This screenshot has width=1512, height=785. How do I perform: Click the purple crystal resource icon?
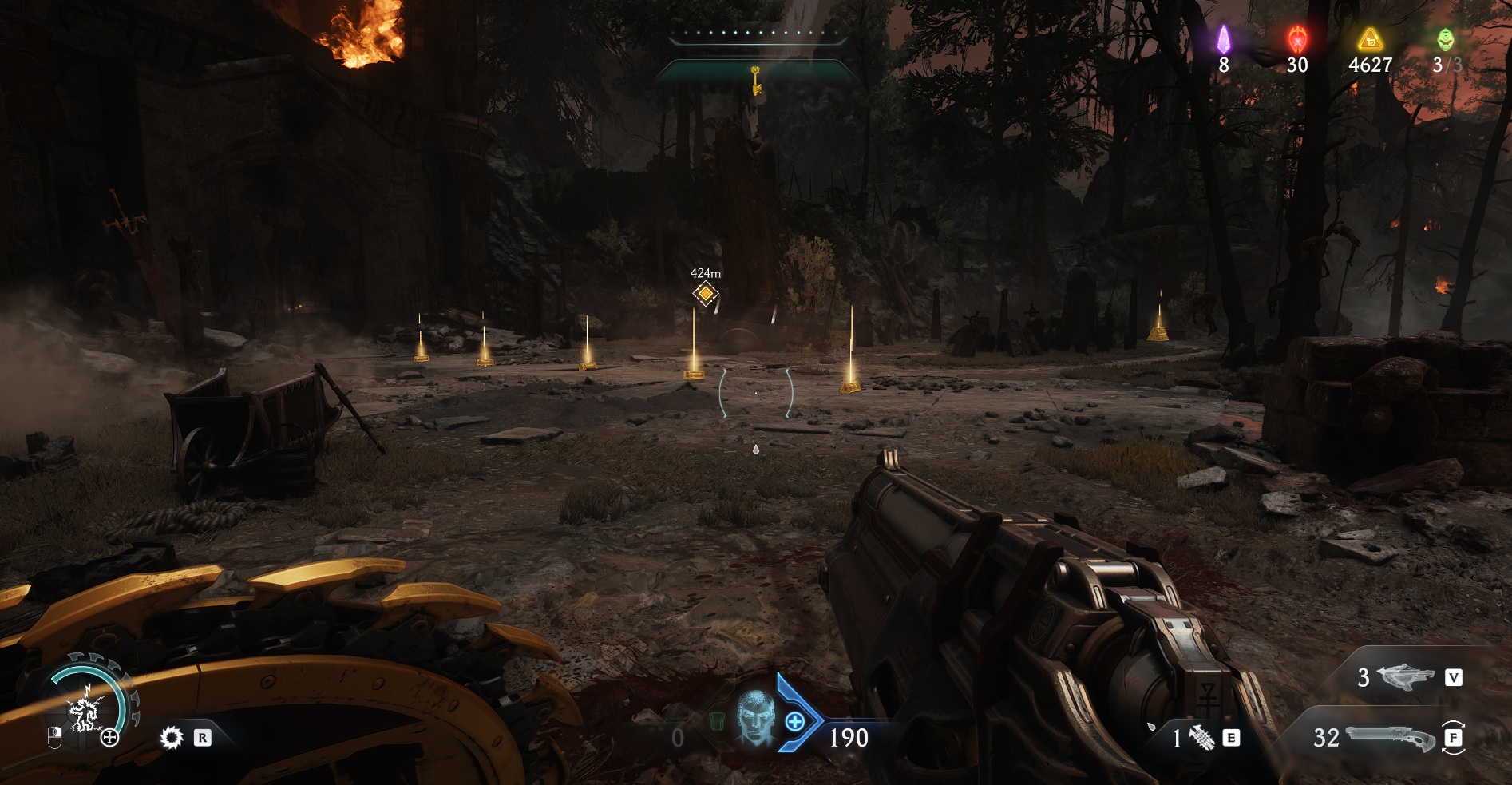pyautogui.click(x=1224, y=38)
